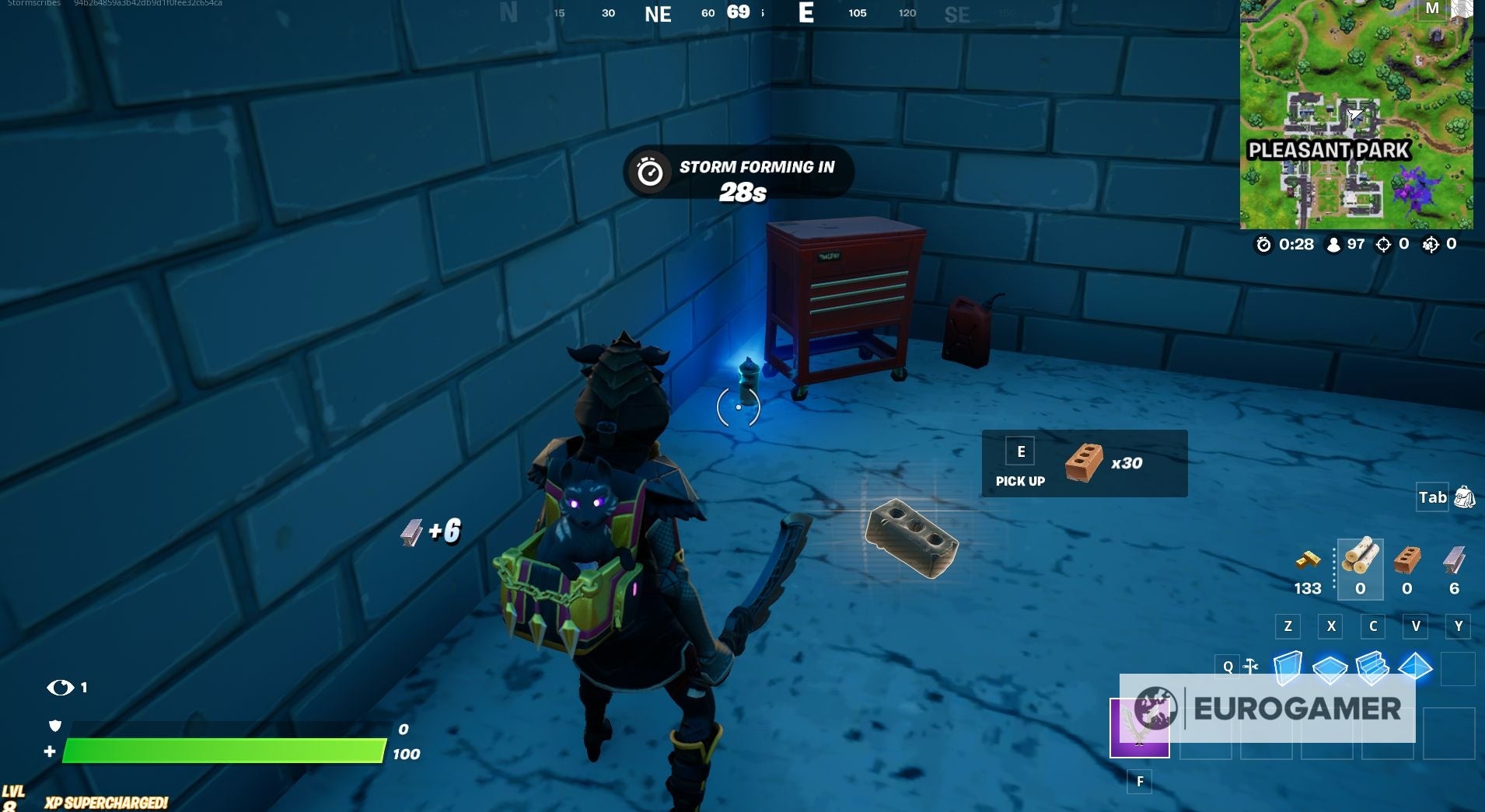Screen dimensions: 1485x812
Task: Select the wood material slot
Action: point(1360,568)
